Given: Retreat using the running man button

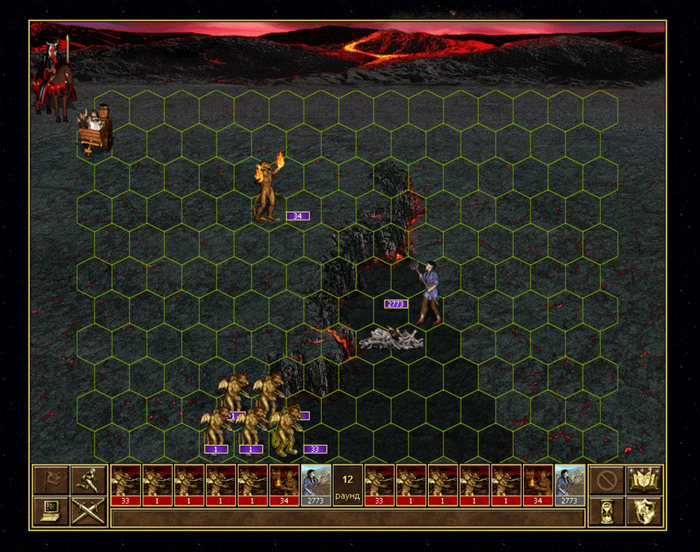Looking at the screenshot, I should 88,480.
